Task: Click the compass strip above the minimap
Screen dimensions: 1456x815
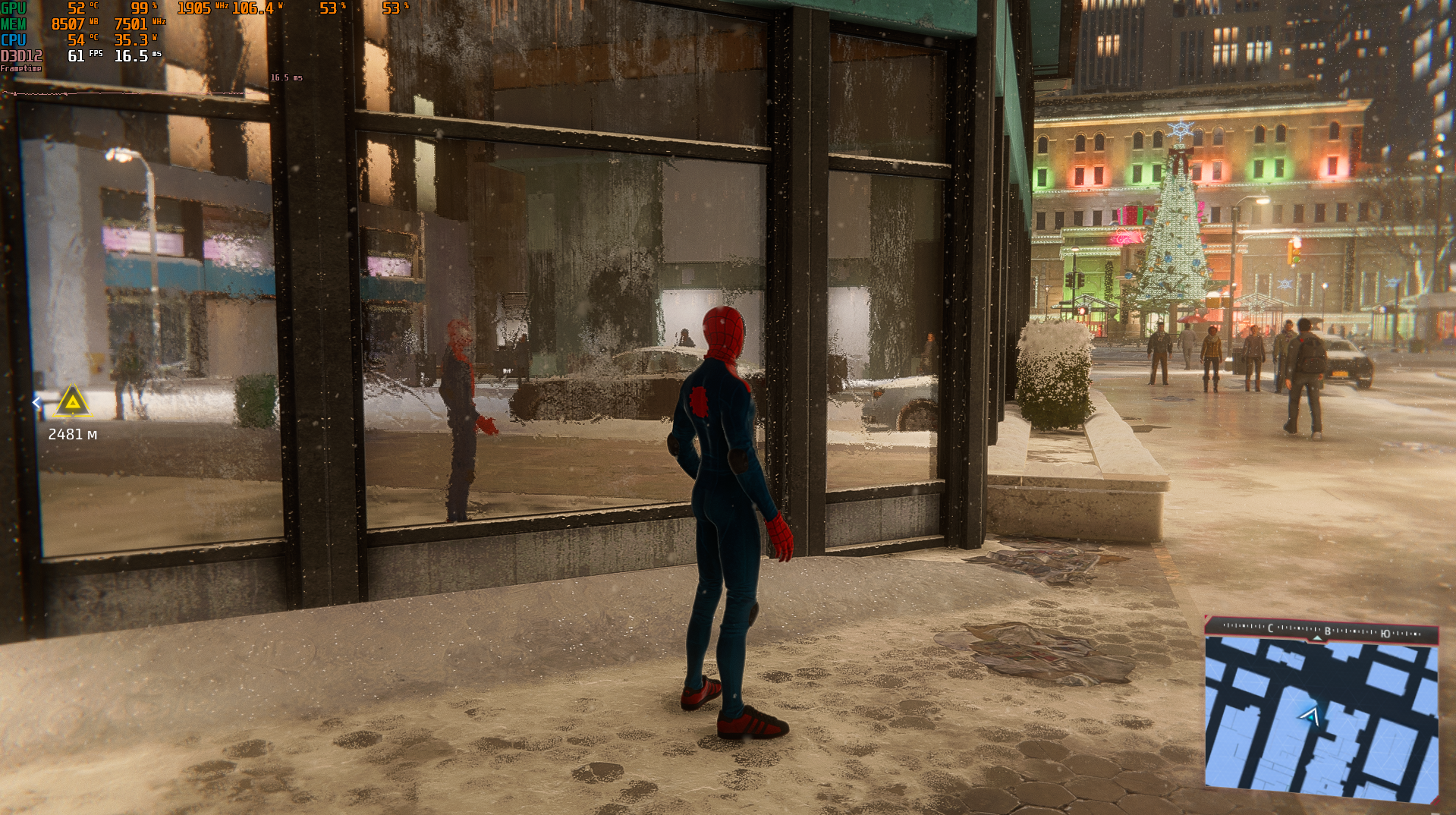Action: click(1321, 631)
